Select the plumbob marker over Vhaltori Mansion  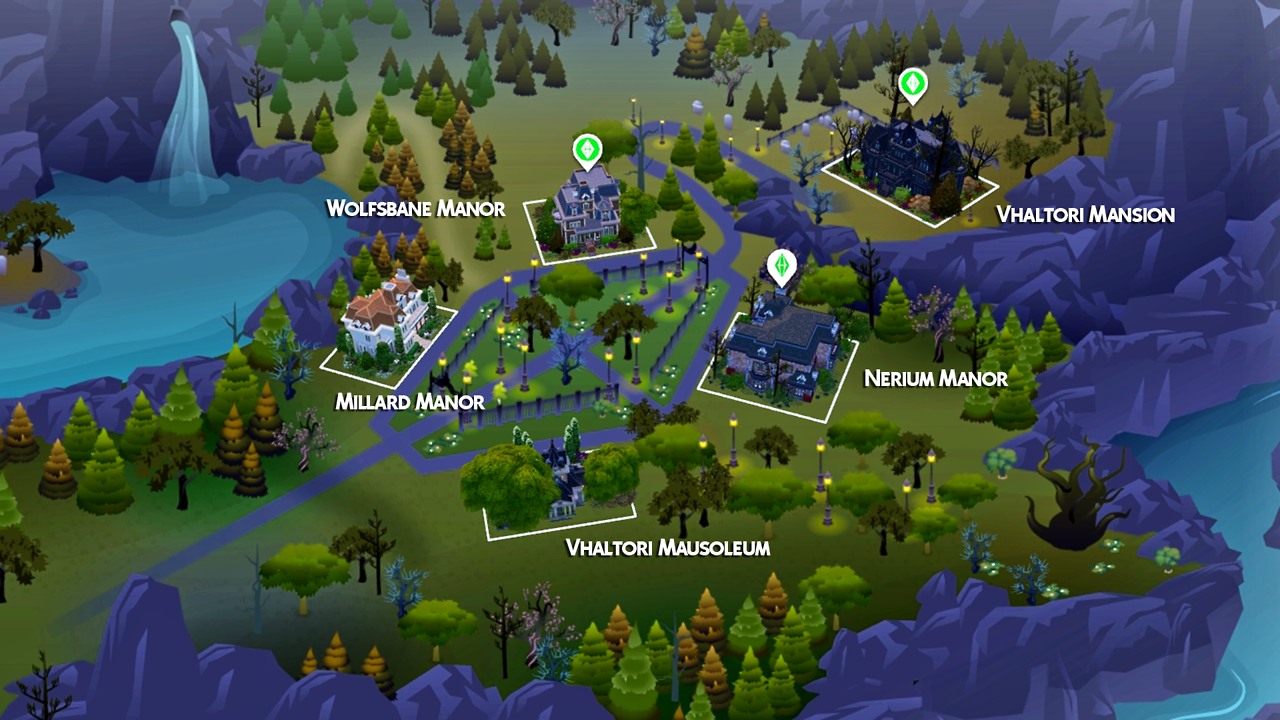pos(912,85)
